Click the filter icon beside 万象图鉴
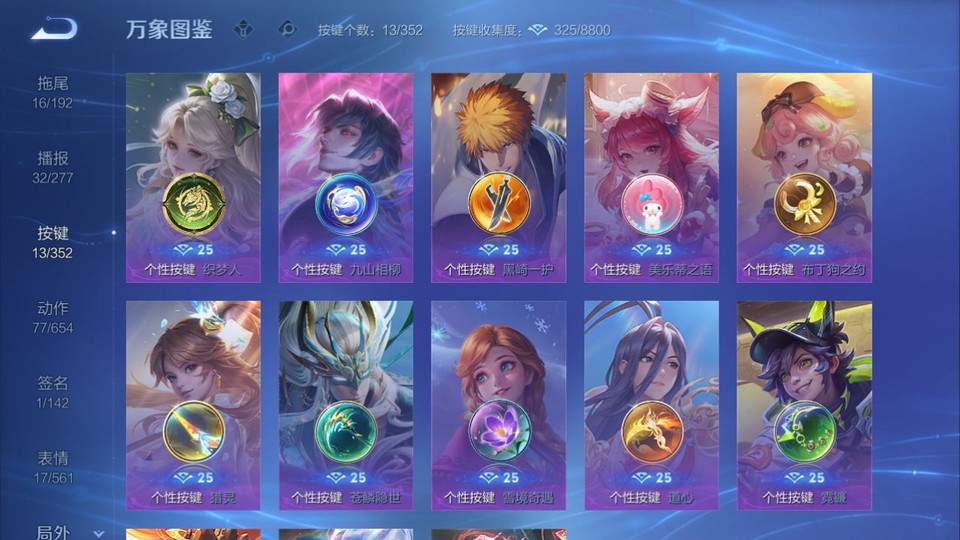The width and height of the screenshot is (960, 540). [x=243, y=29]
